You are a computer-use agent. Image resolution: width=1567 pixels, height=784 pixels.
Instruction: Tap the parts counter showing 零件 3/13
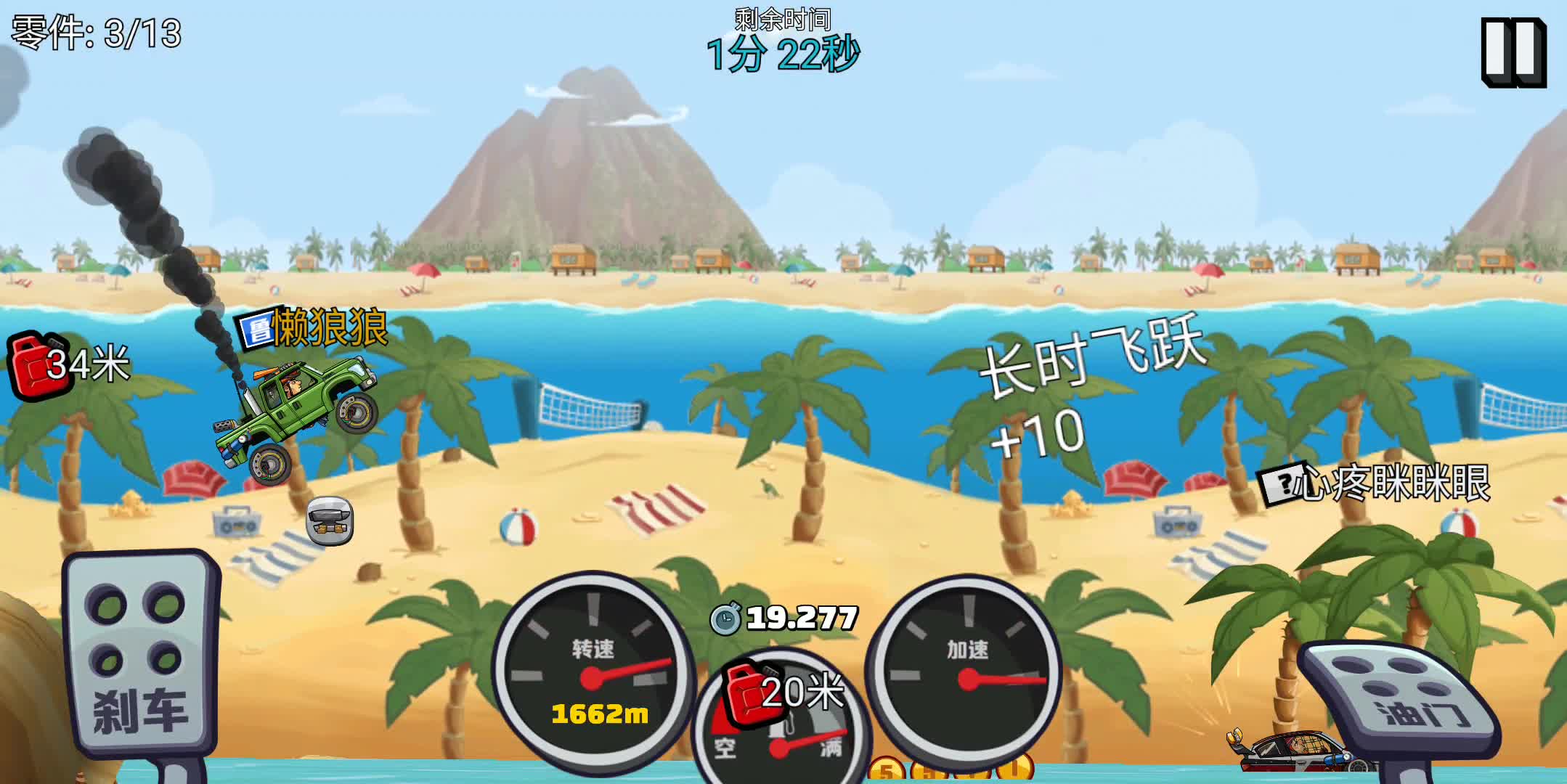pos(94,31)
